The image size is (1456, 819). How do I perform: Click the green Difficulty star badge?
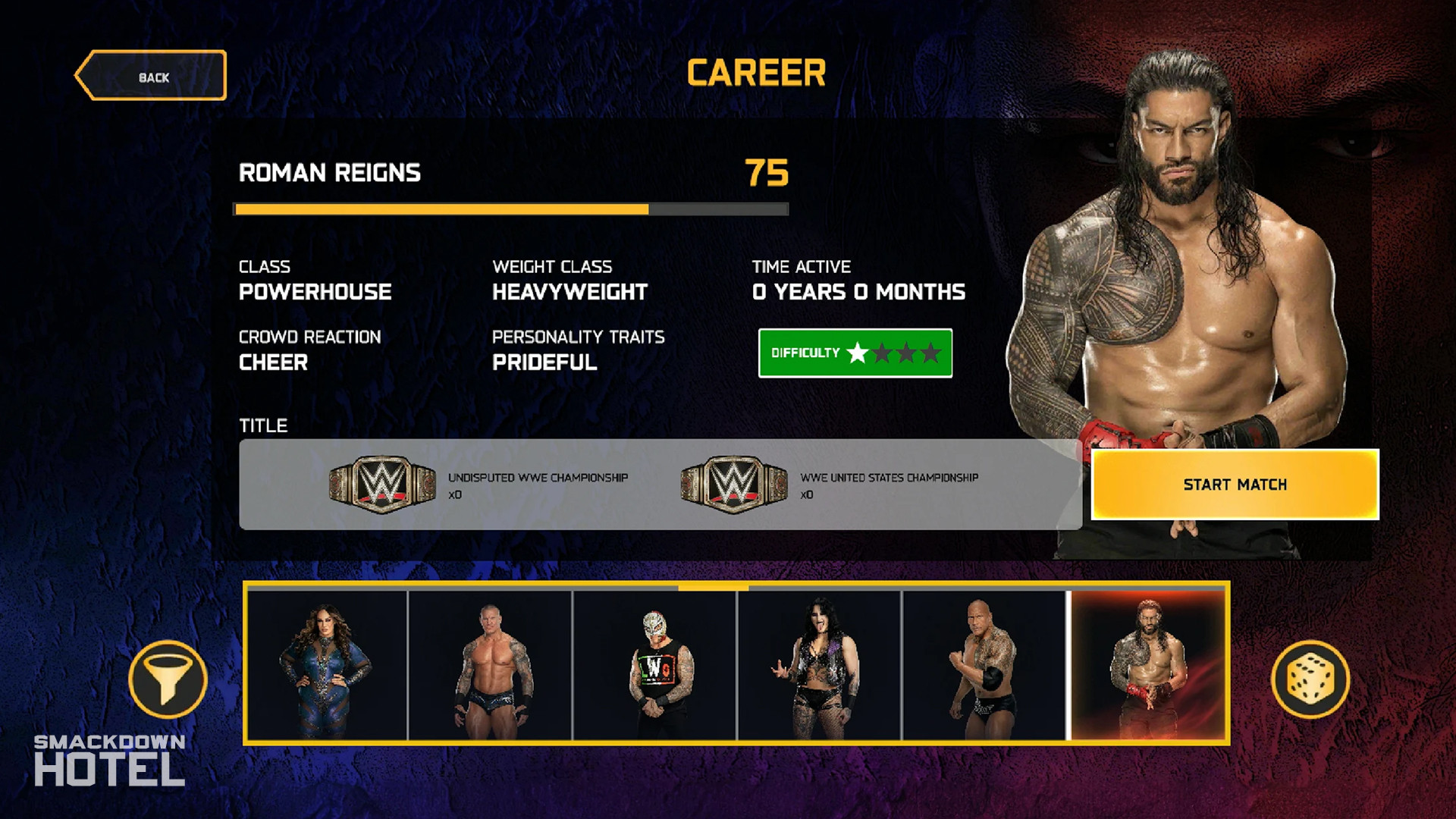coord(855,353)
